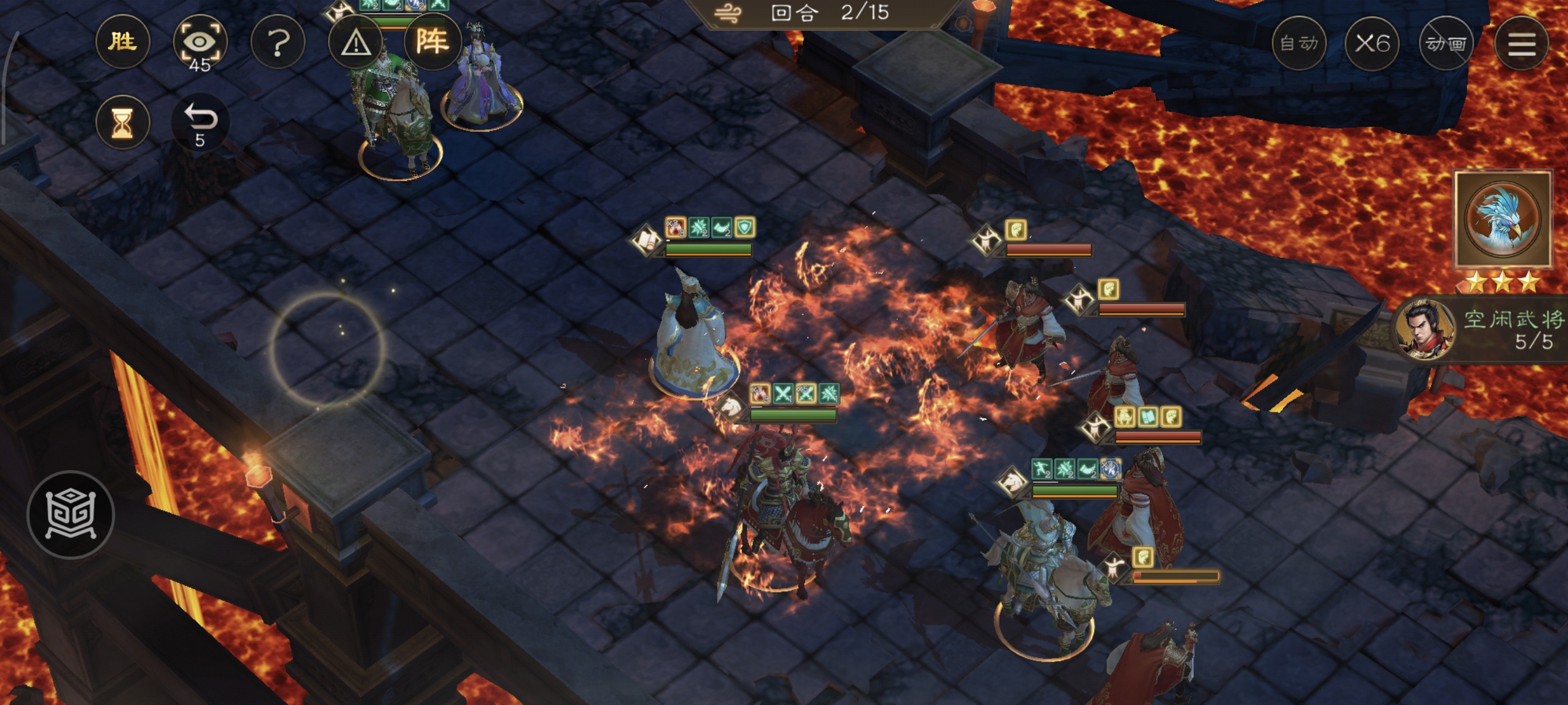Toggle the eye view button showing 45
This screenshot has width=1568, height=705.
click(200, 43)
